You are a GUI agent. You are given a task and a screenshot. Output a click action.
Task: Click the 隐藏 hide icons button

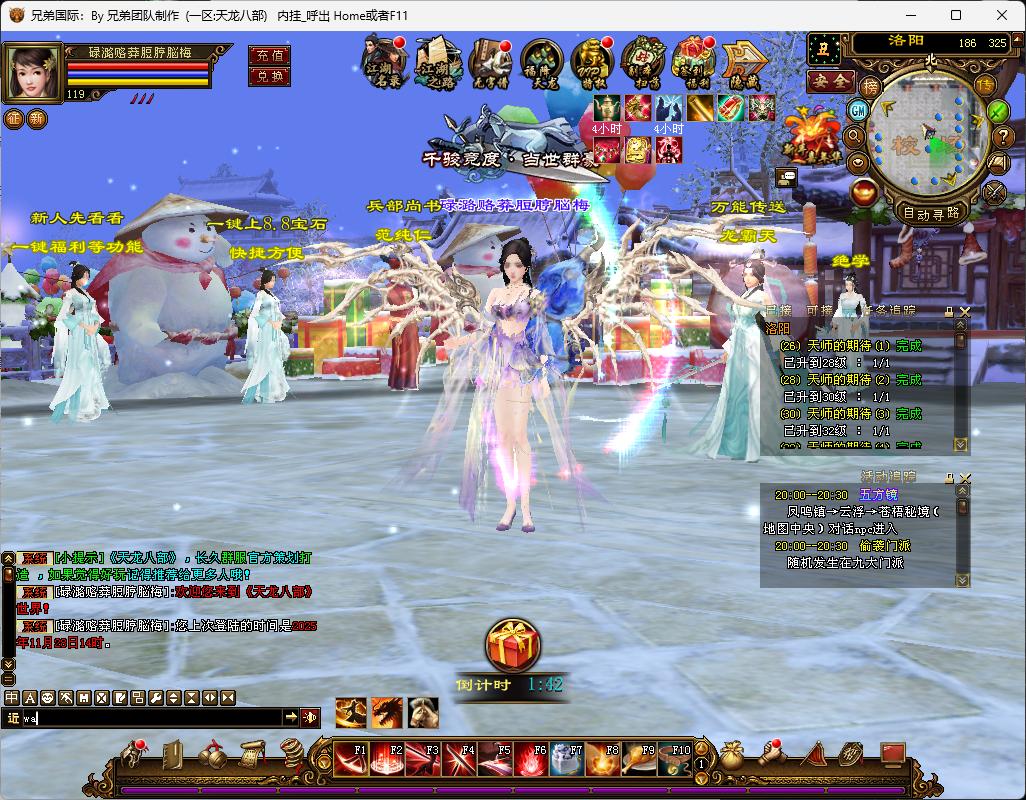[x=744, y=63]
